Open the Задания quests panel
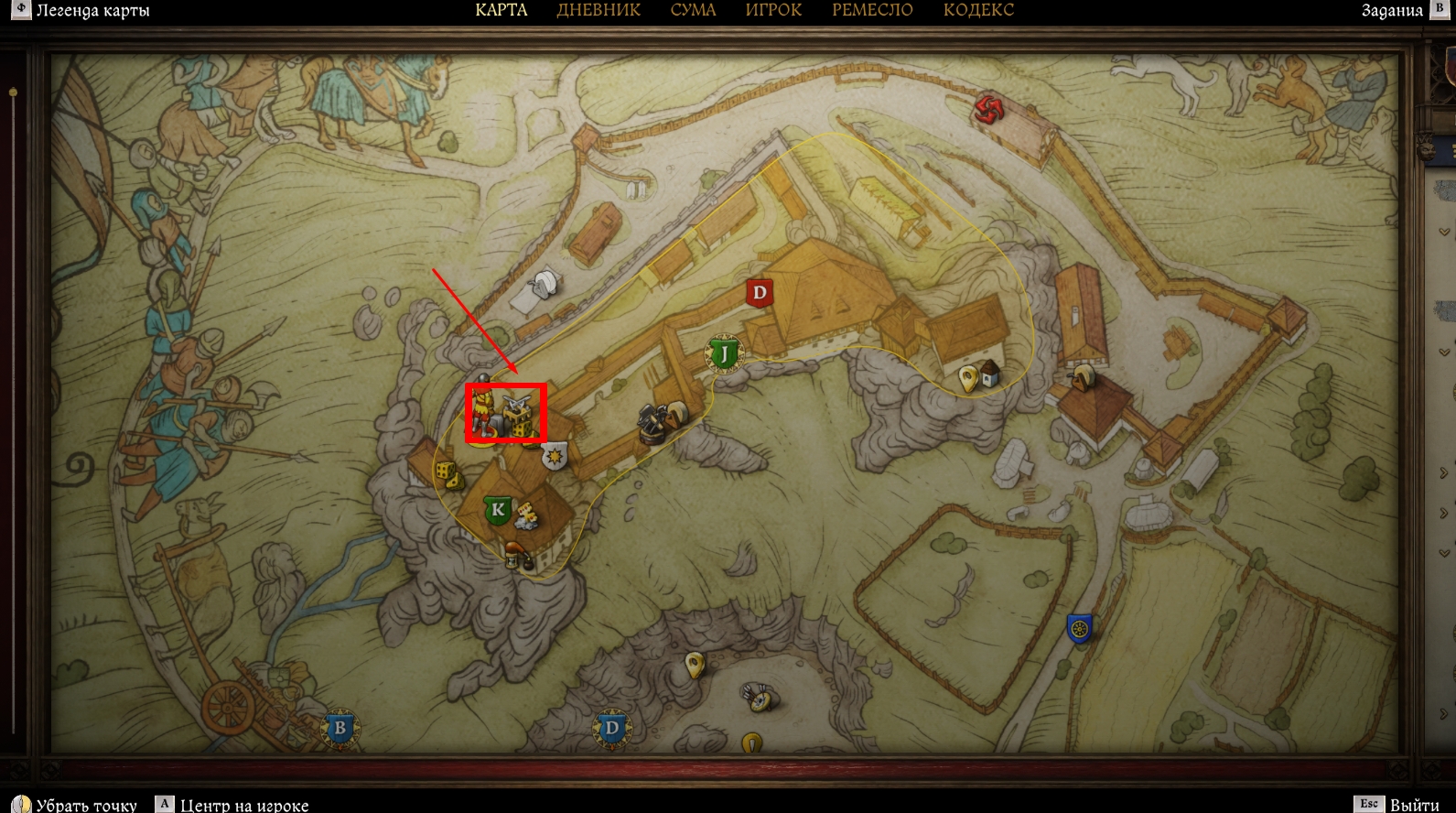 1392,11
